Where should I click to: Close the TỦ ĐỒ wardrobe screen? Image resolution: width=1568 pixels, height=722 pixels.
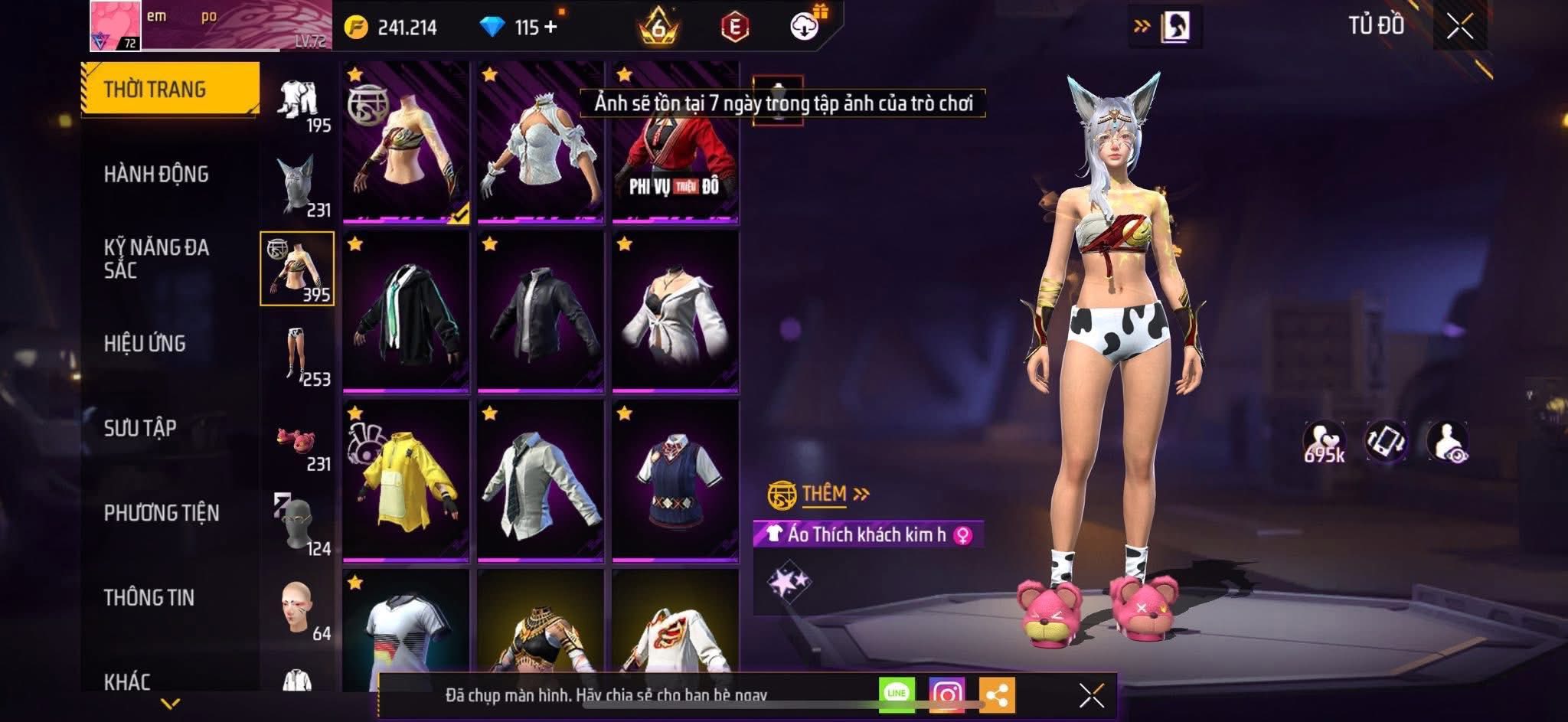coord(1459,27)
